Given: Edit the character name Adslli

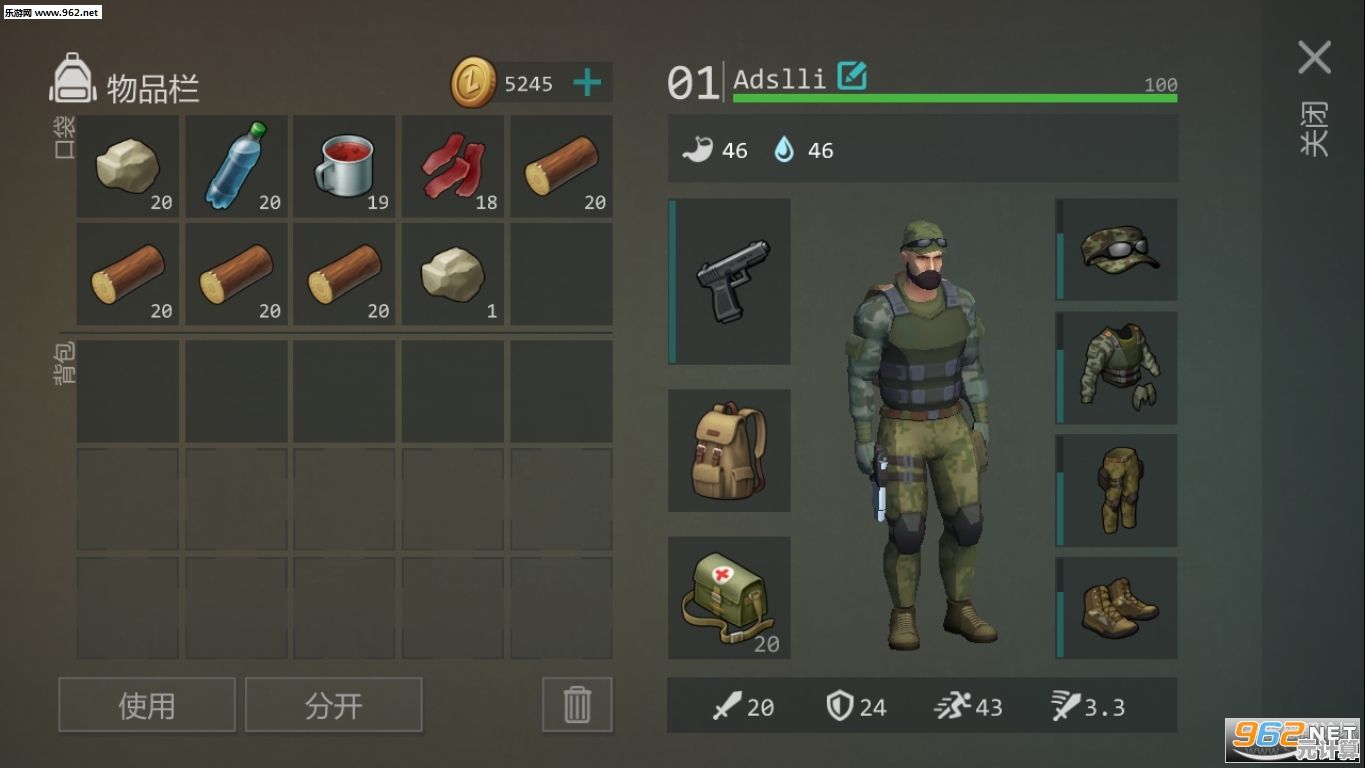Looking at the screenshot, I should coord(852,76).
